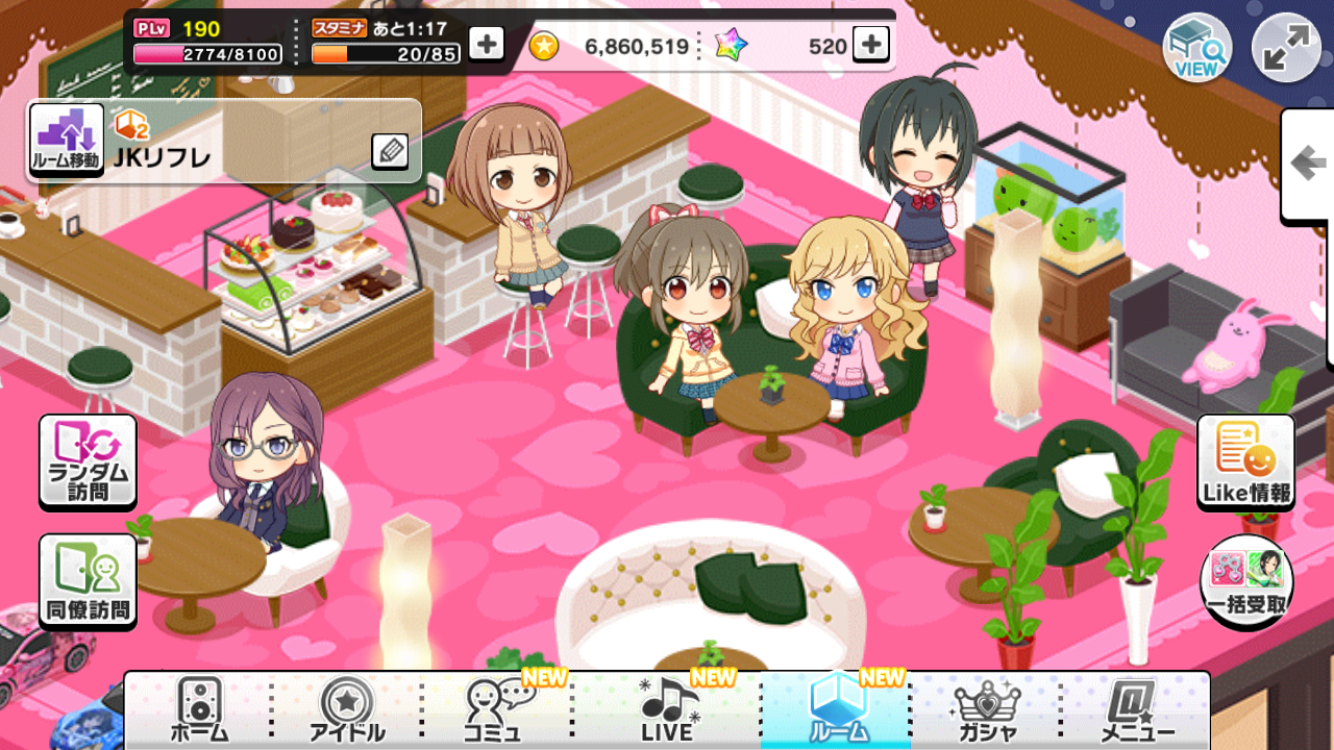The width and height of the screenshot is (1334, 750).
Task: Collect all with 一括受取 button
Action: coord(1246,579)
